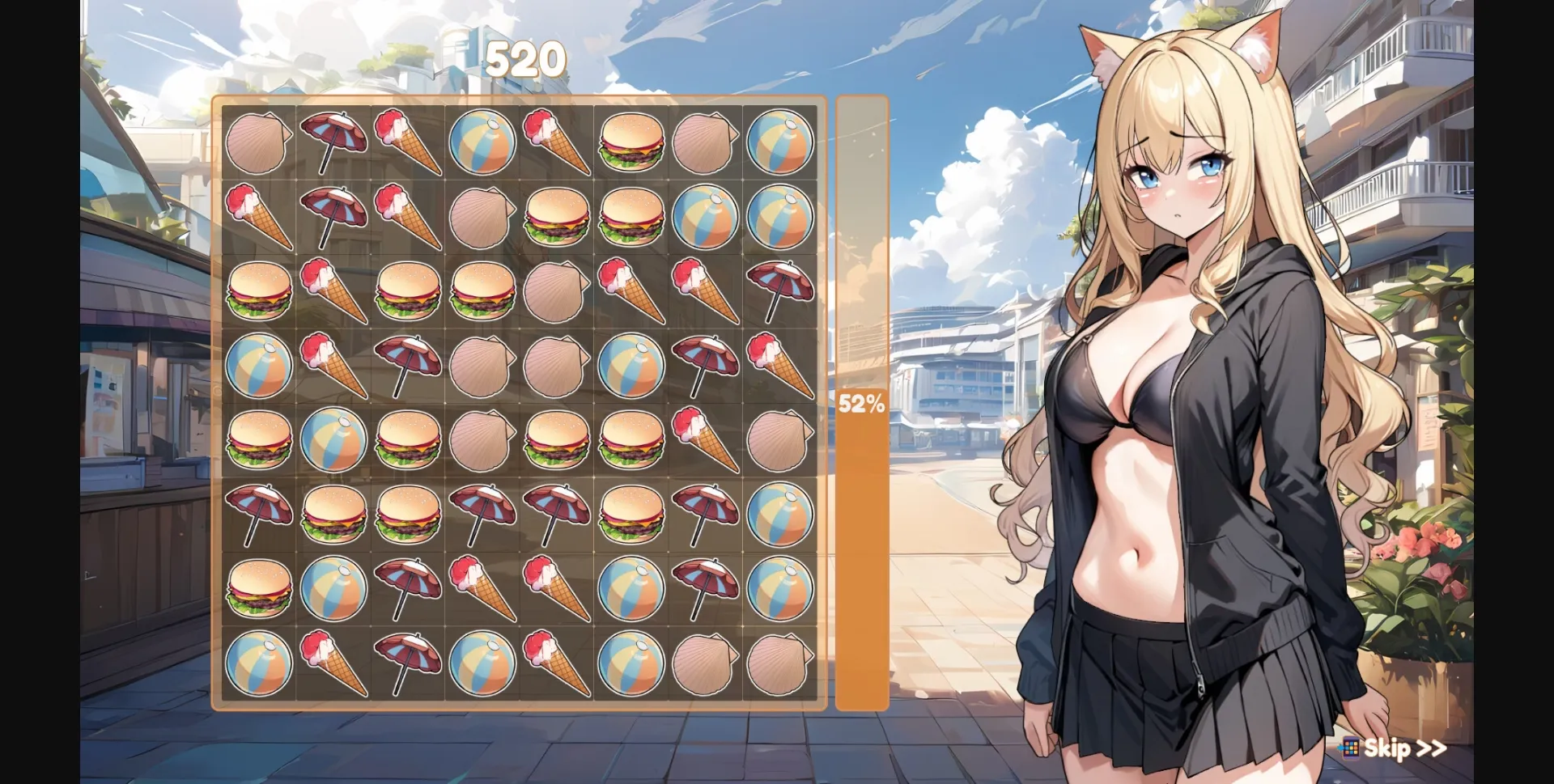Select the red umbrella tile in the bottom row

[408, 663]
